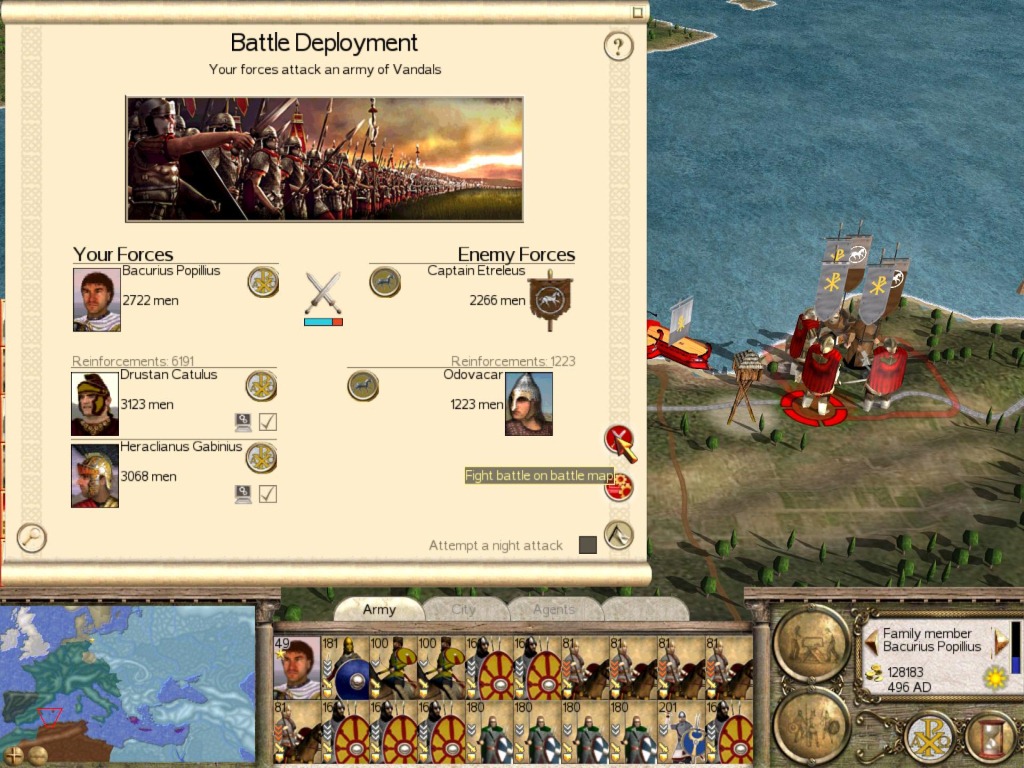Withdraw from battle using the tent button
Screen dimensions: 1024x768
[x=619, y=535]
